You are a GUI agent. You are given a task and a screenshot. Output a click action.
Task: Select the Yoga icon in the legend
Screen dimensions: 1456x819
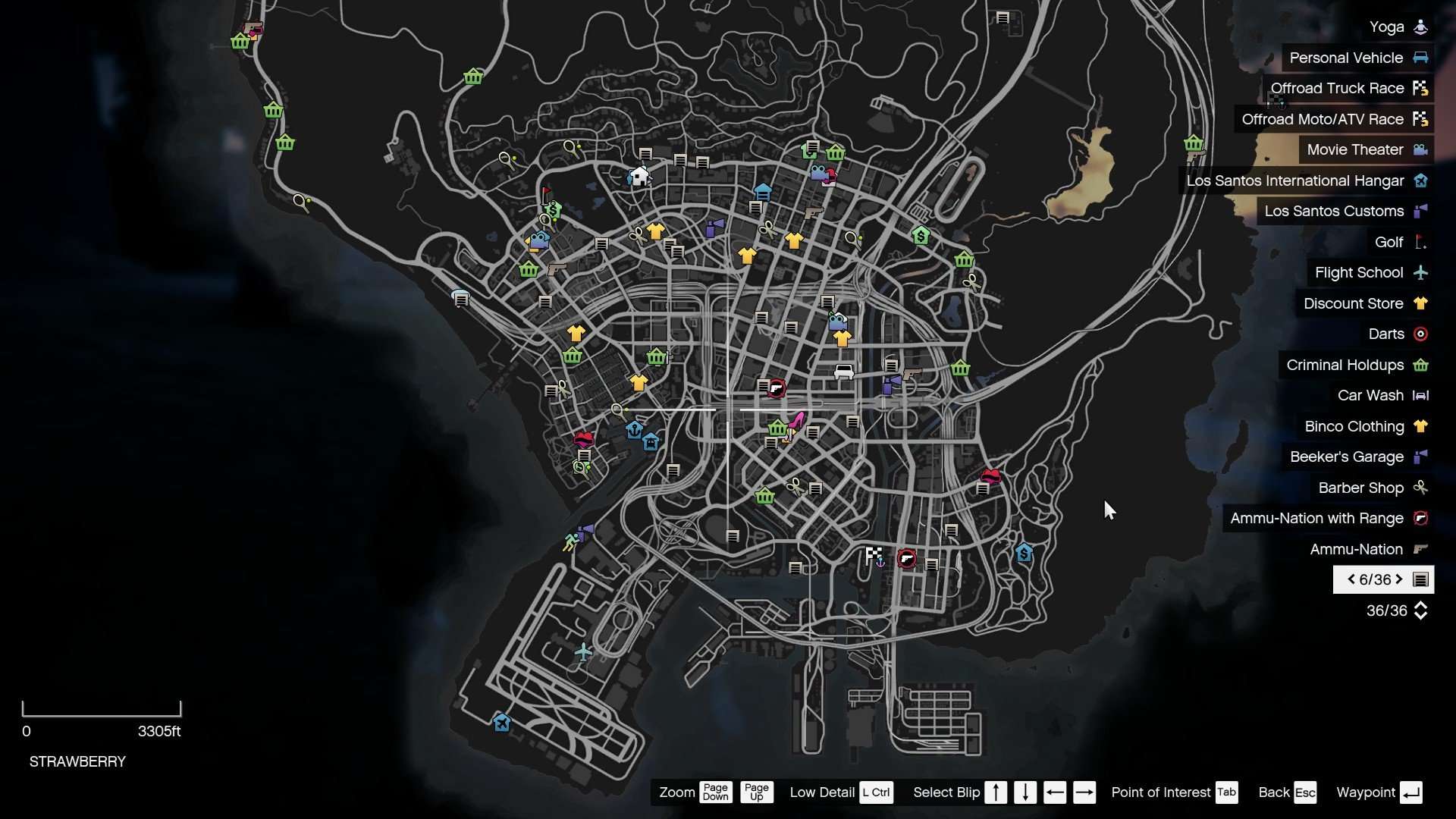click(x=1422, y=27)
